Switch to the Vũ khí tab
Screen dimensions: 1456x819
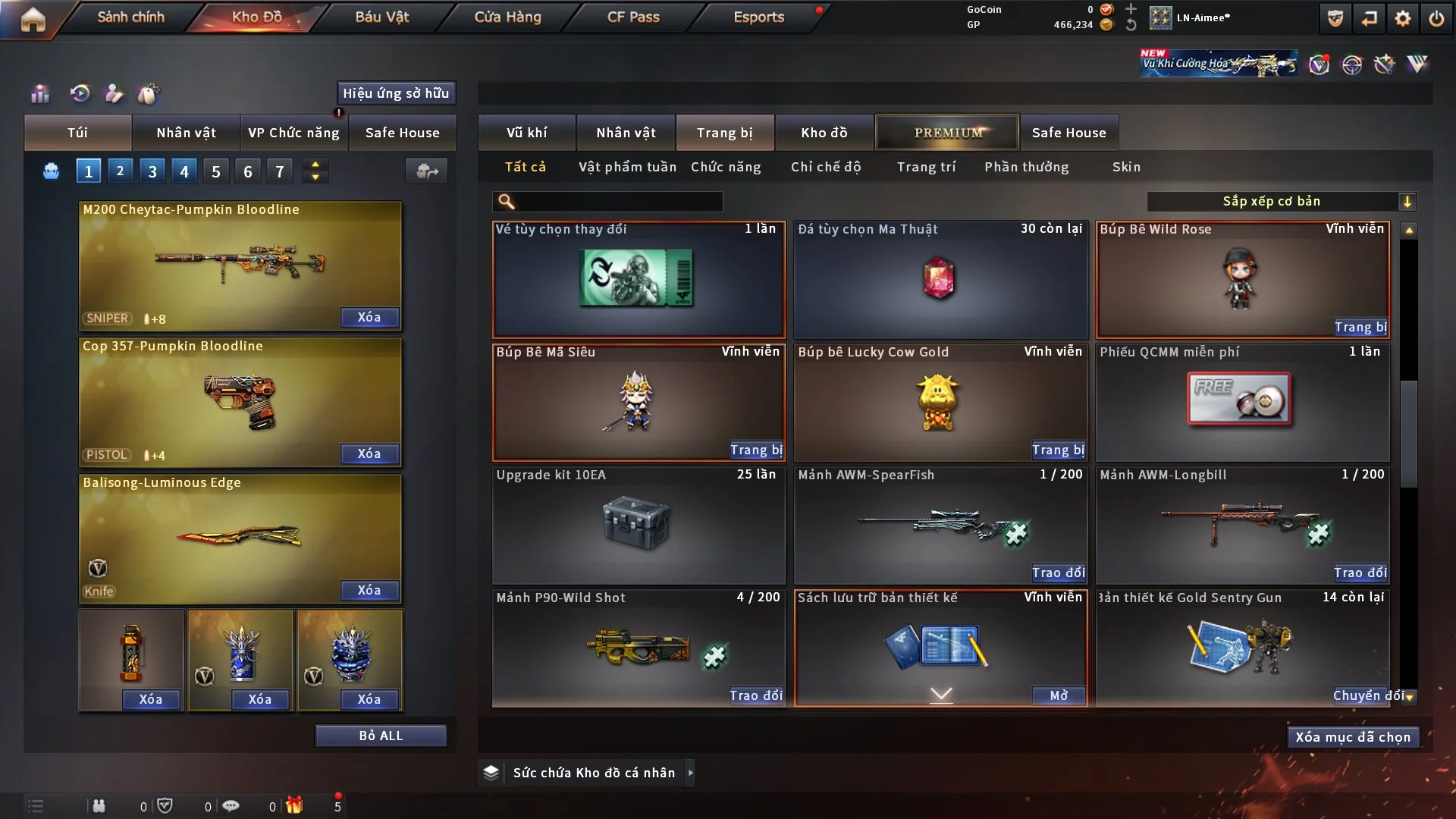pos(526,133)
